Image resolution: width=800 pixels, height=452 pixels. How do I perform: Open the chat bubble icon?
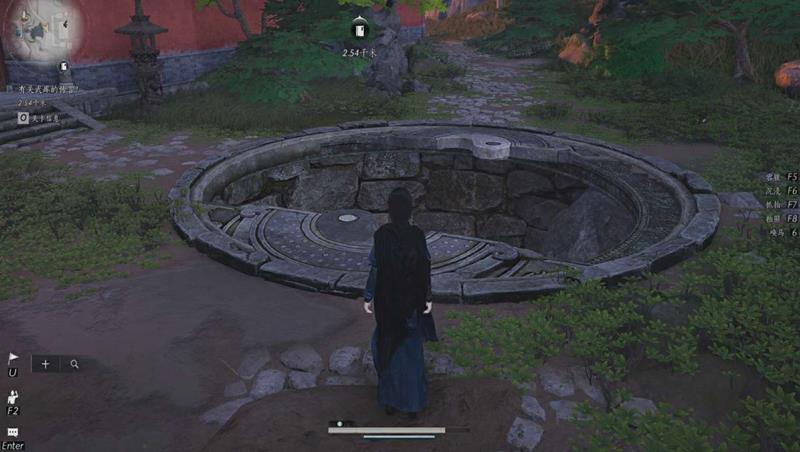pos(13,433)
